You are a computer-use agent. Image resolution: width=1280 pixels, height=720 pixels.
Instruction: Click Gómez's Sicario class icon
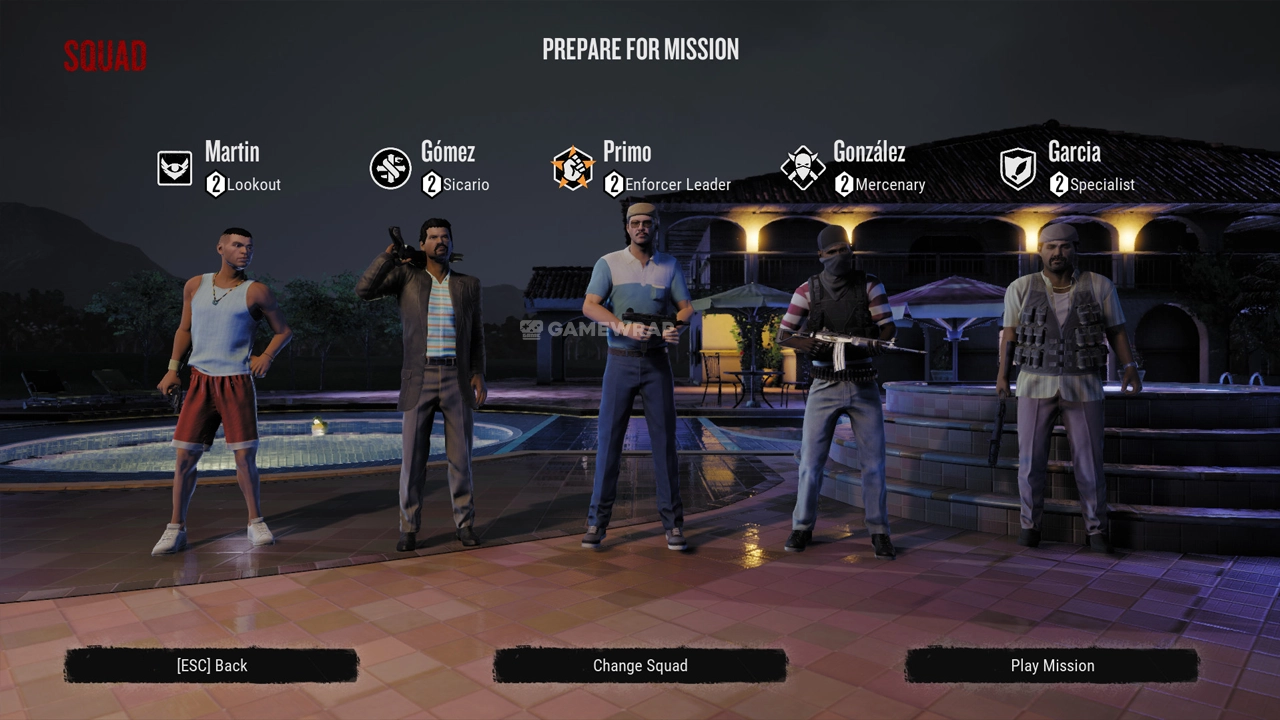(x=391, y=168)
